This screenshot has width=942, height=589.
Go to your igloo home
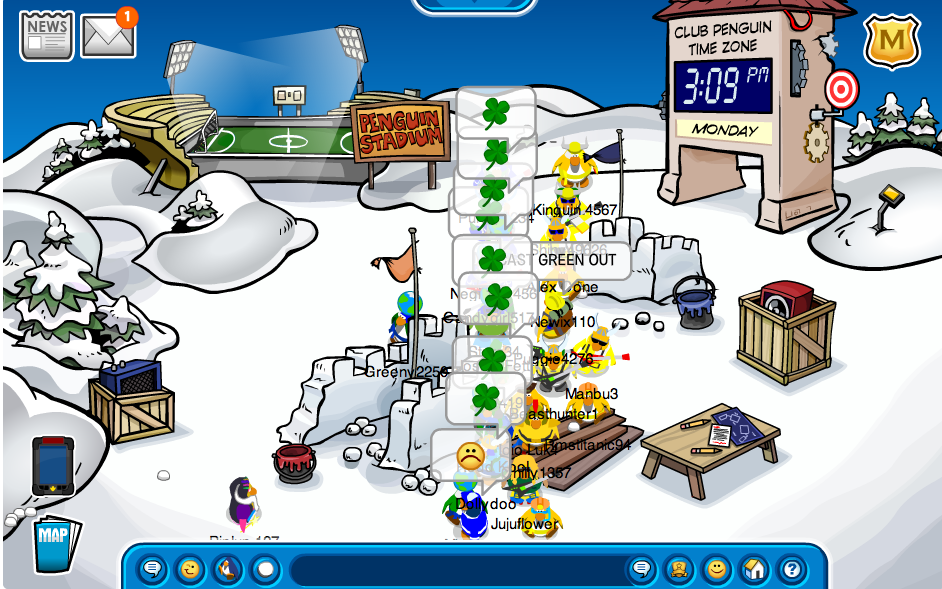click(x=753, y=570)
